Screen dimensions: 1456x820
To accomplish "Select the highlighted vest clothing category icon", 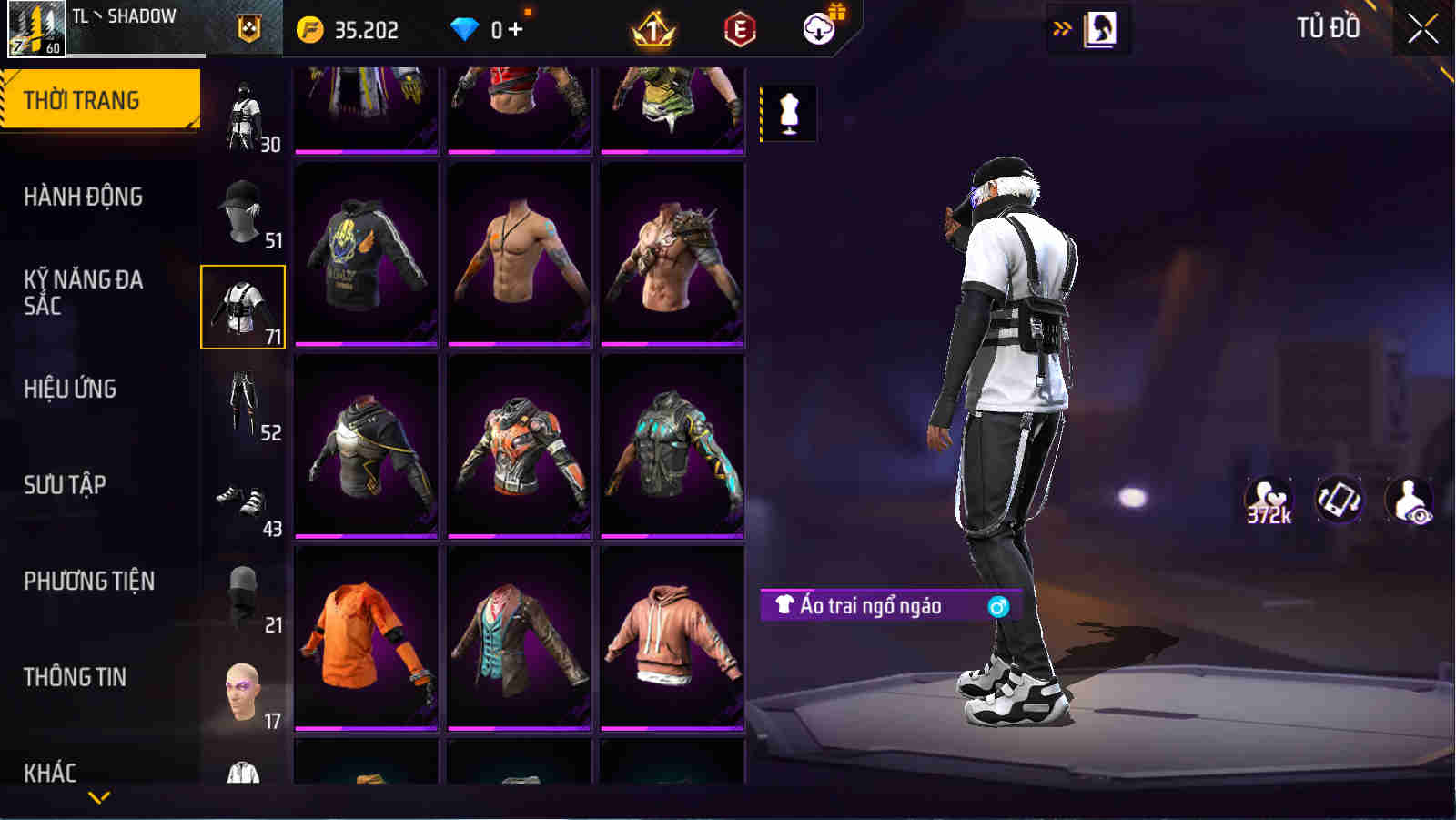I will [x=243, y=305].
